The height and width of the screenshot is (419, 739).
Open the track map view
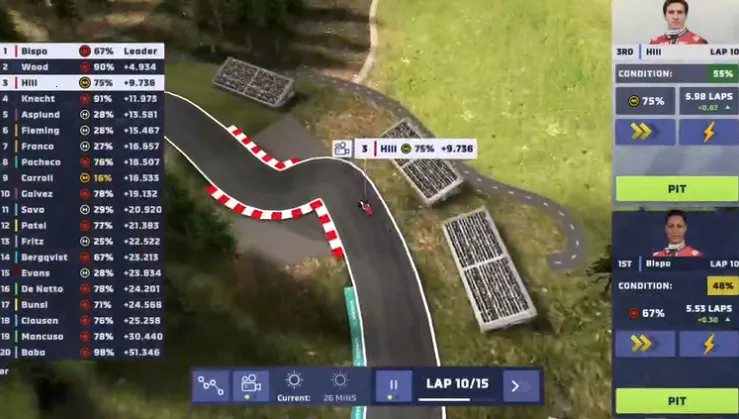210,385
